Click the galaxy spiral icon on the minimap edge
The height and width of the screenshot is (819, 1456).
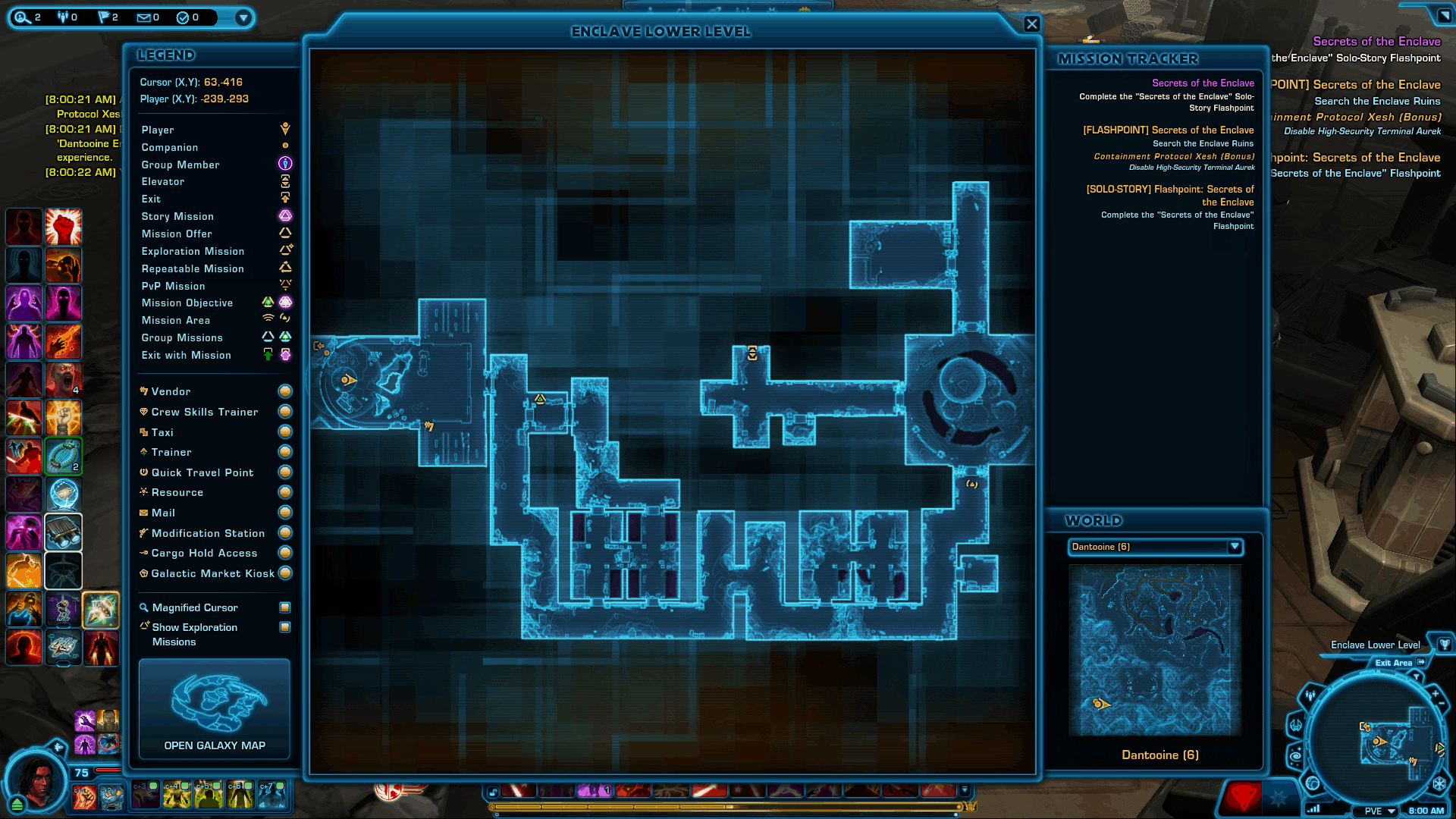pyautogui.click(x=1297, y=757)
